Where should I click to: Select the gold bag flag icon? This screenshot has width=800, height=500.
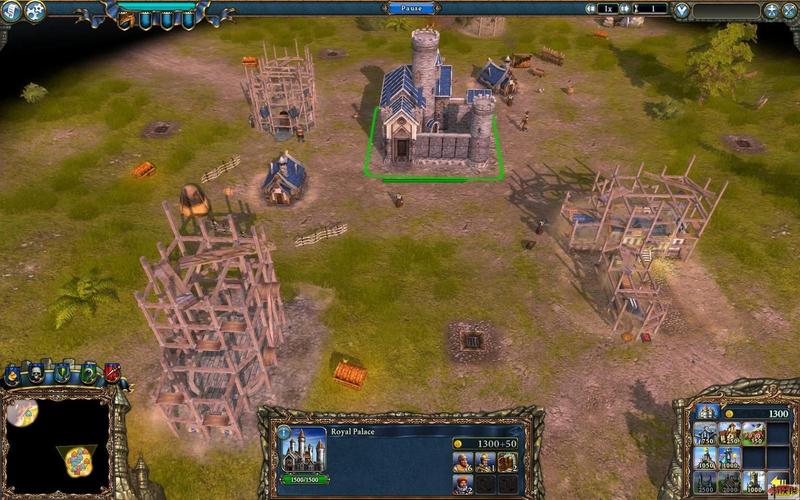(14, 376)
